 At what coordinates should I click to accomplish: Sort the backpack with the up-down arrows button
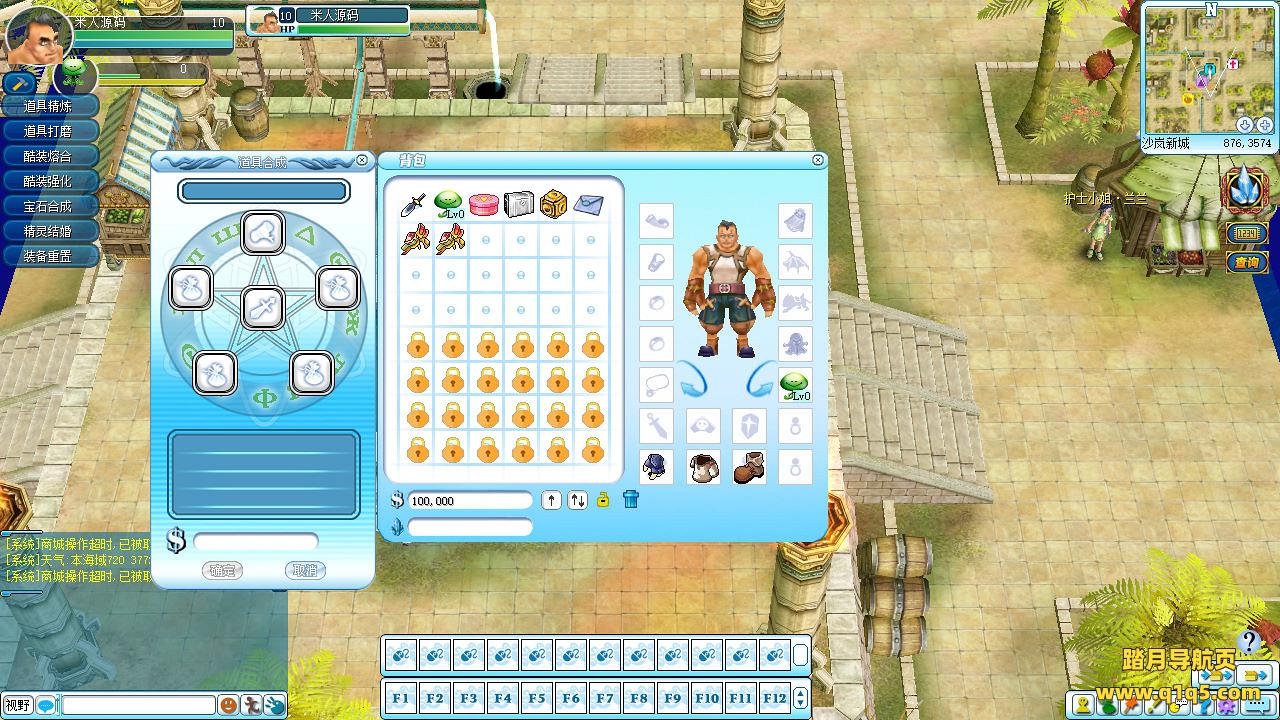click(577, 500)
